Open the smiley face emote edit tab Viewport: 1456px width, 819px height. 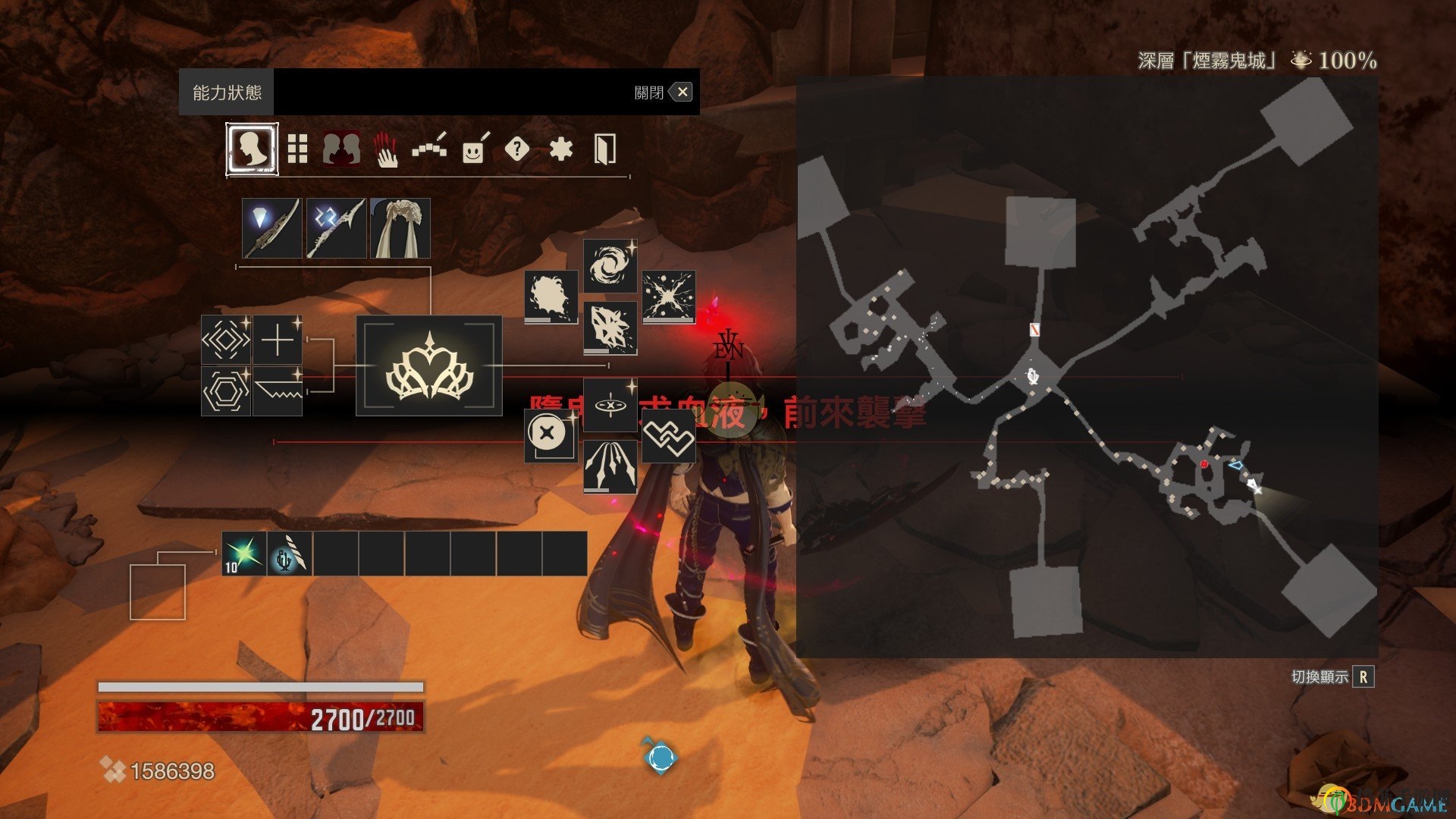474,149
